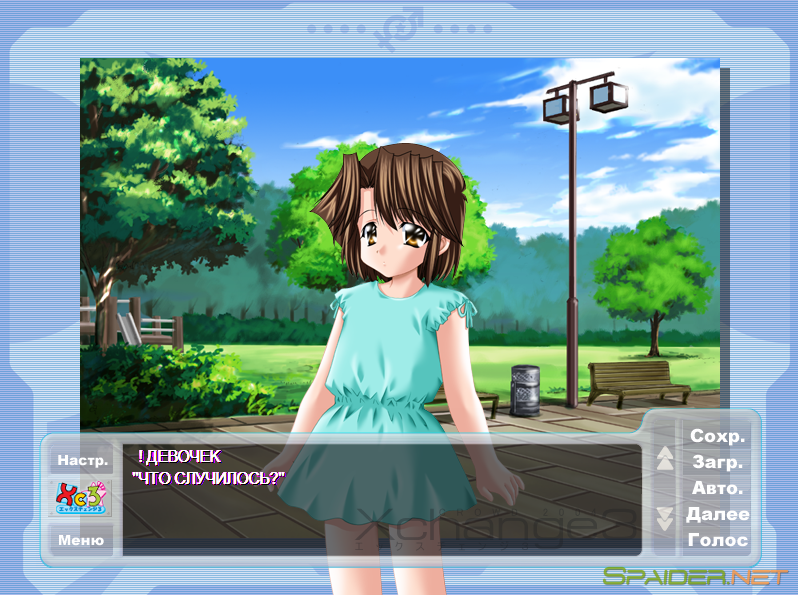
Task: Save the game with Сохр.
Action: (717, 437)
